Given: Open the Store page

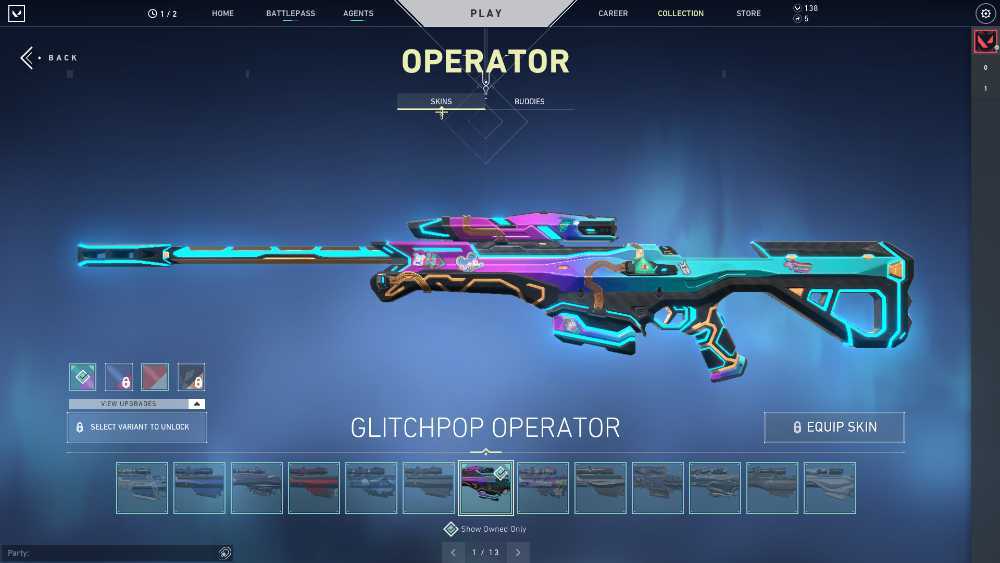Looking at the screenshot, I should 748,14.
